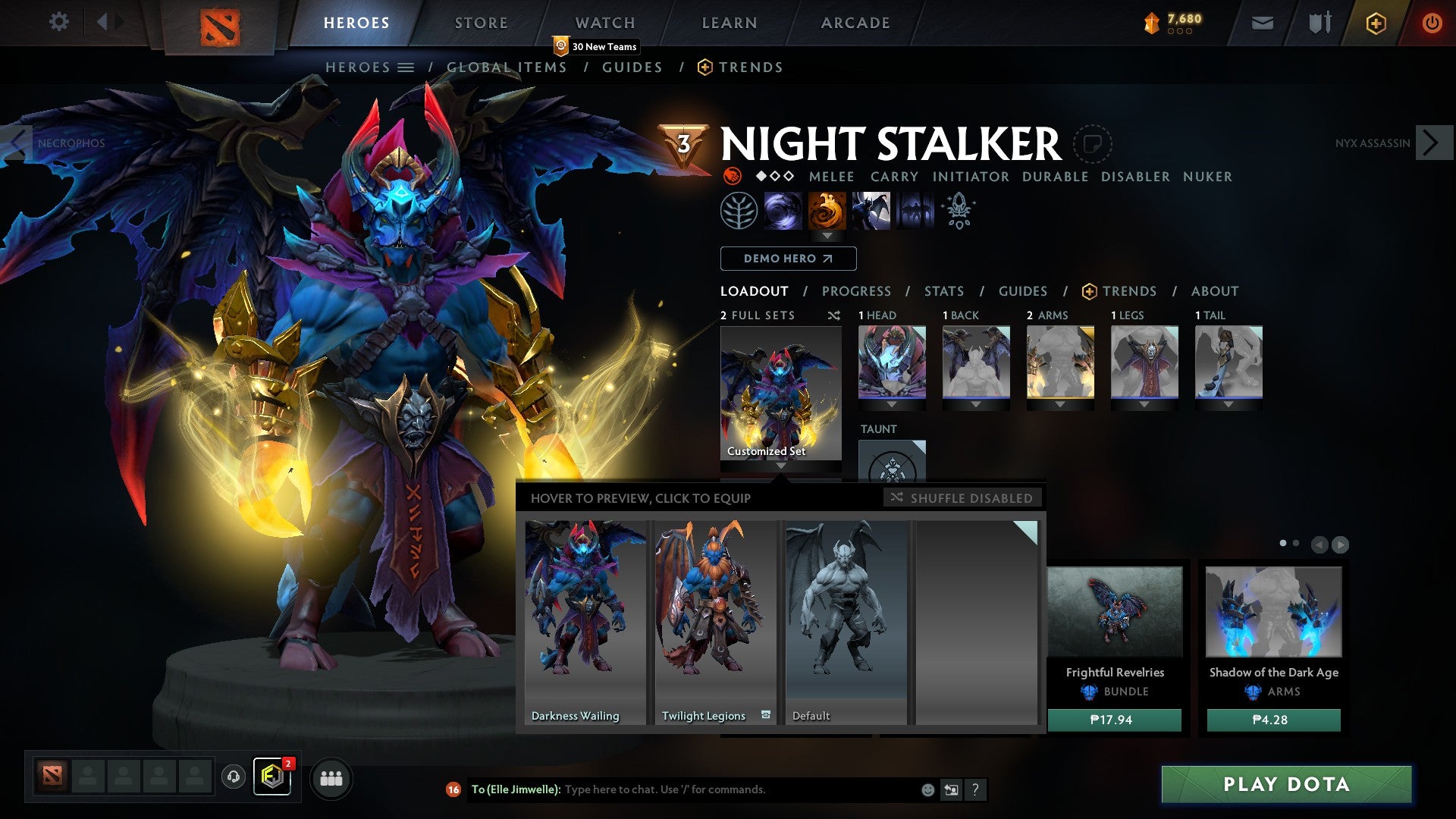Toggle chat channel selector icon
Screen dimensions: 1456x819
(951, 789)
